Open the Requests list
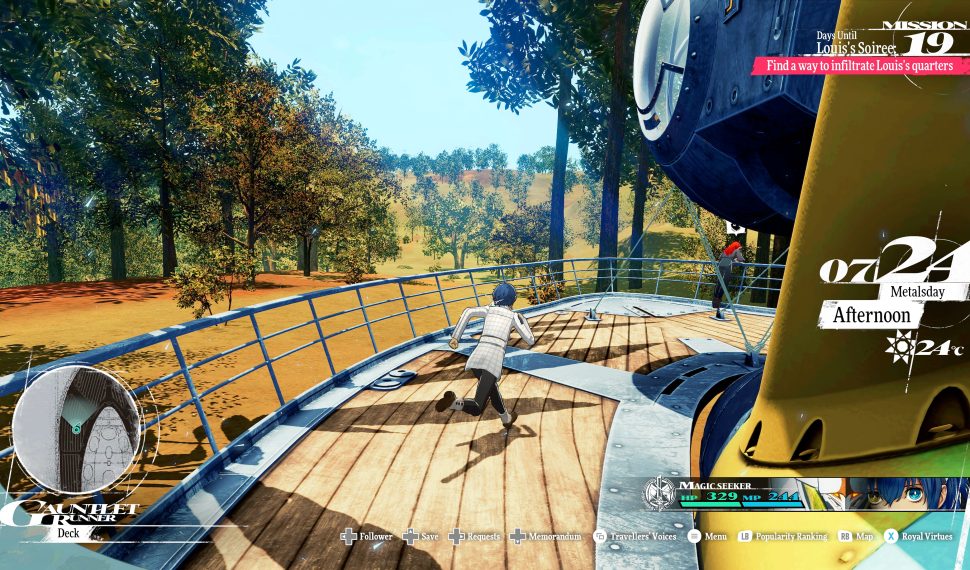 coord(475,537)
